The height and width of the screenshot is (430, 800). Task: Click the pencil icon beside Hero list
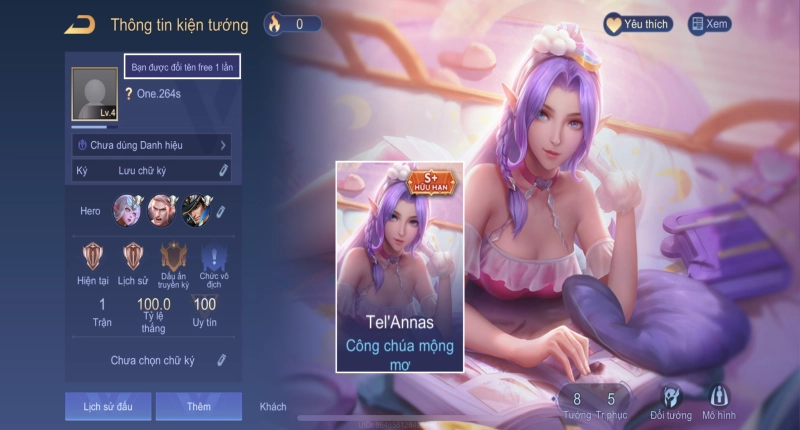[221, 211]
